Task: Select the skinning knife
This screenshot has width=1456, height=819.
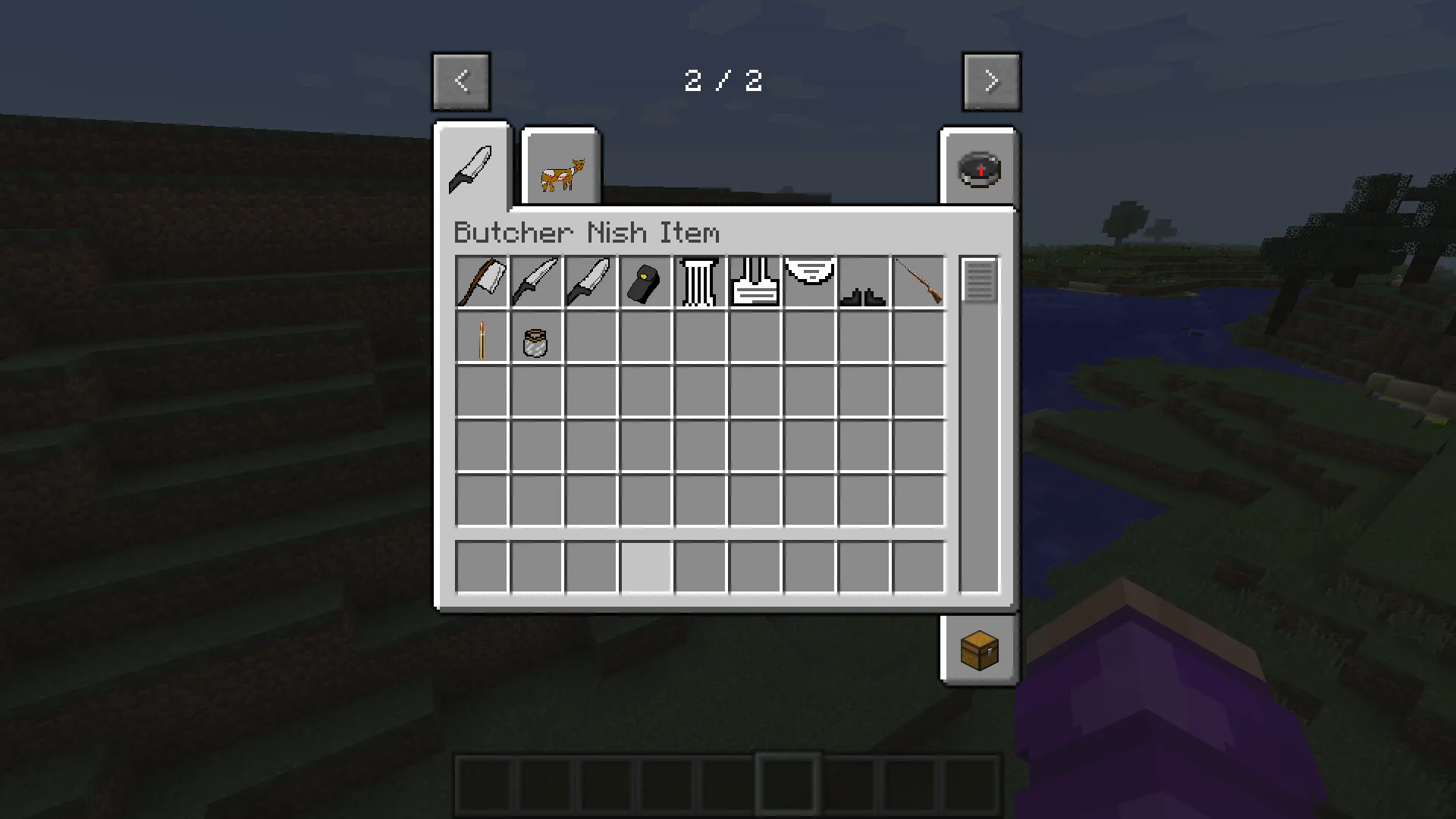Action: [x=591, y=282]
